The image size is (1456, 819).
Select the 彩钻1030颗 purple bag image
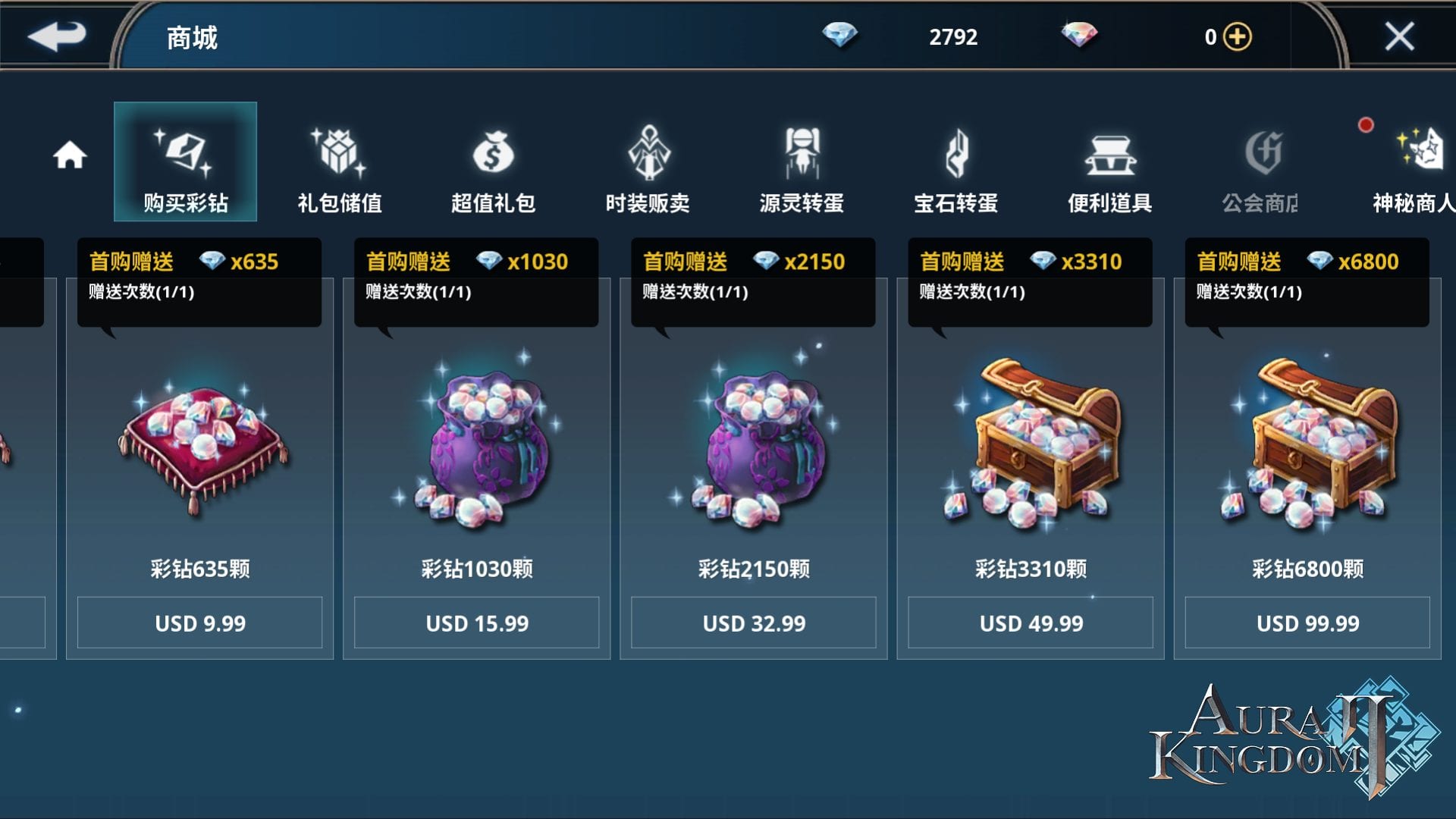coord(482,447)
